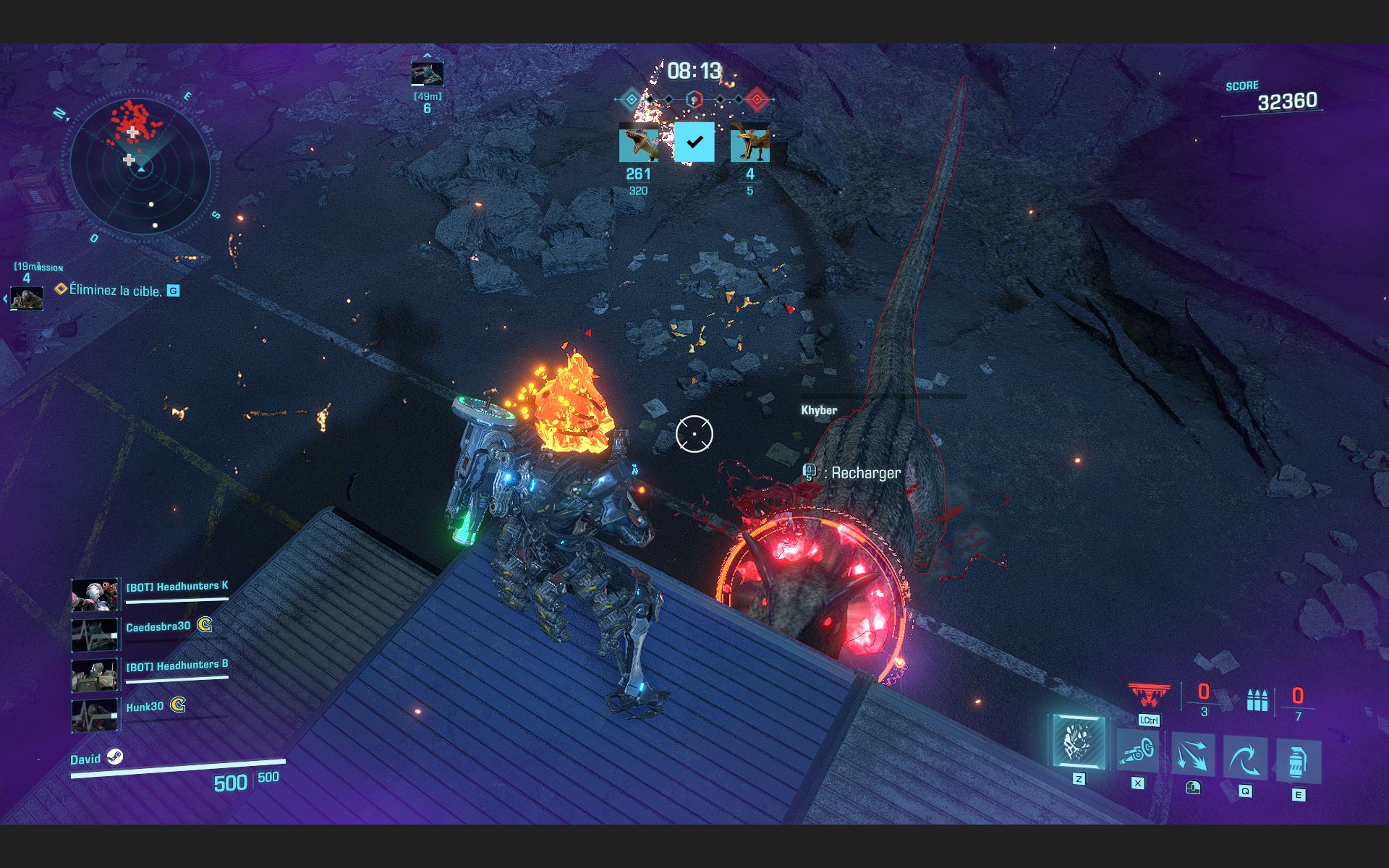Click the red exosuit flight icon
This screenshot has height=868, width=1389.
1148,695
